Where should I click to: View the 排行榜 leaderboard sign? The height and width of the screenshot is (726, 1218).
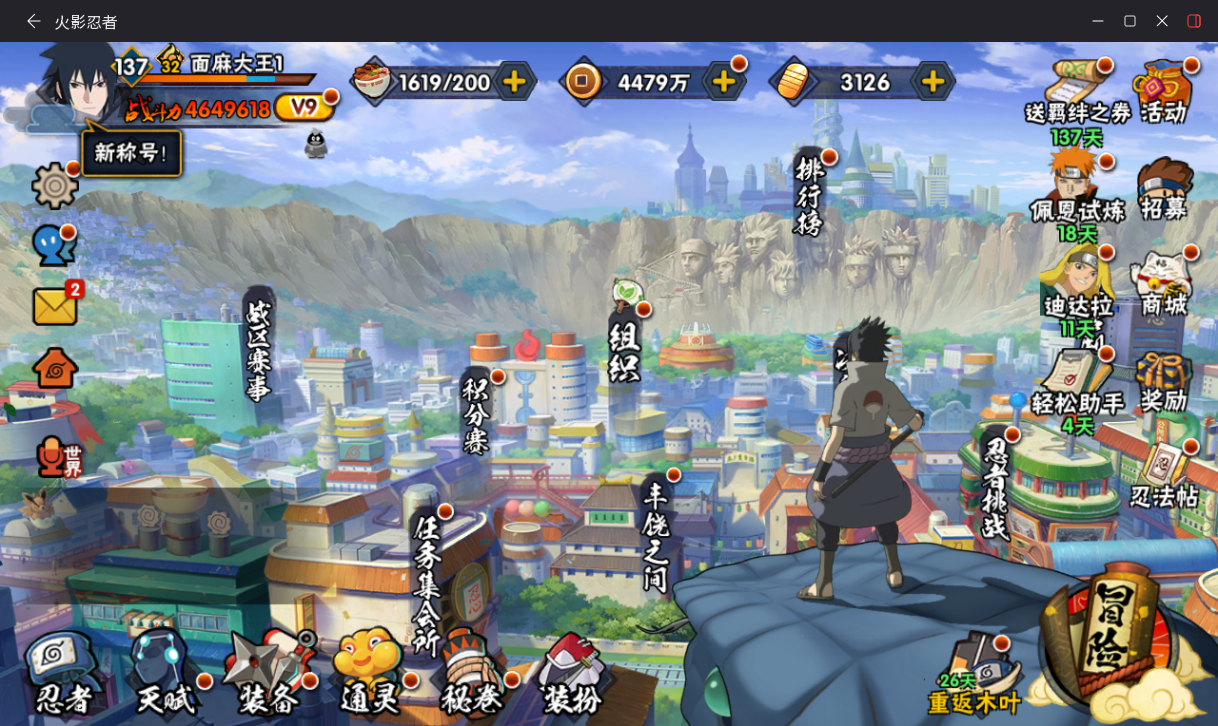[x=809, y=194]
